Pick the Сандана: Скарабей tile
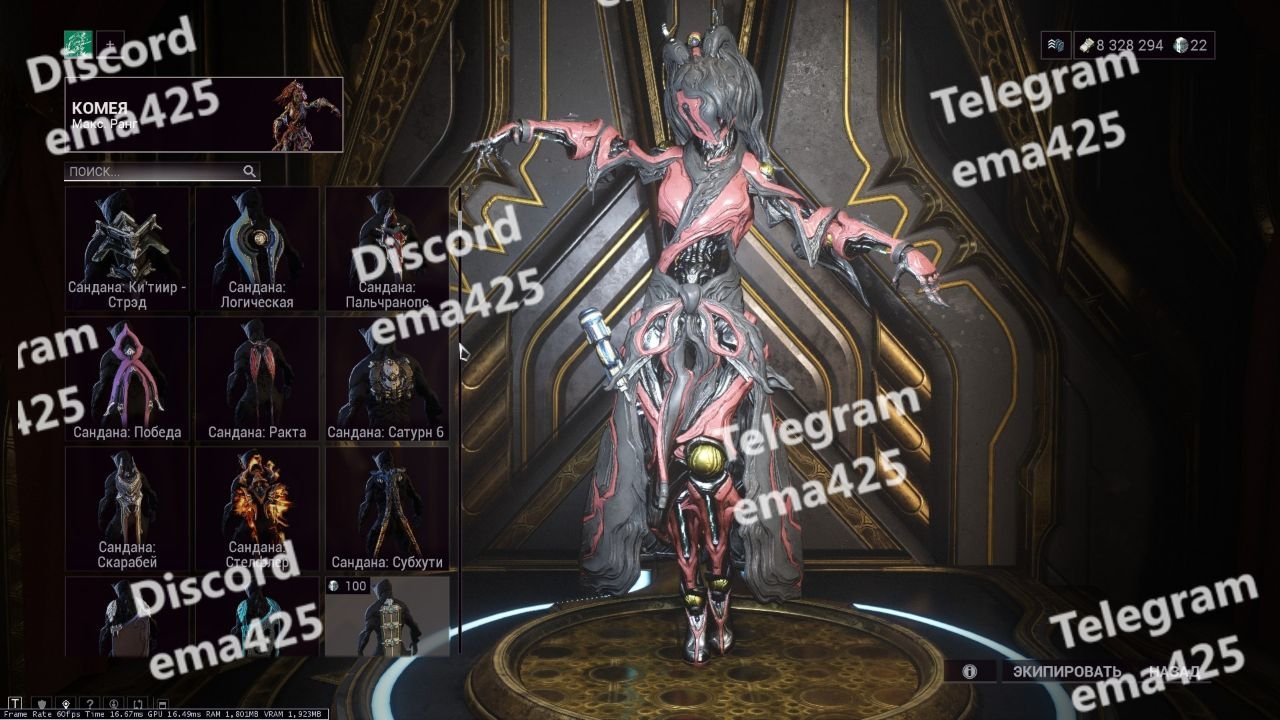Screen dimensions: 1280x720 [127, 508]
